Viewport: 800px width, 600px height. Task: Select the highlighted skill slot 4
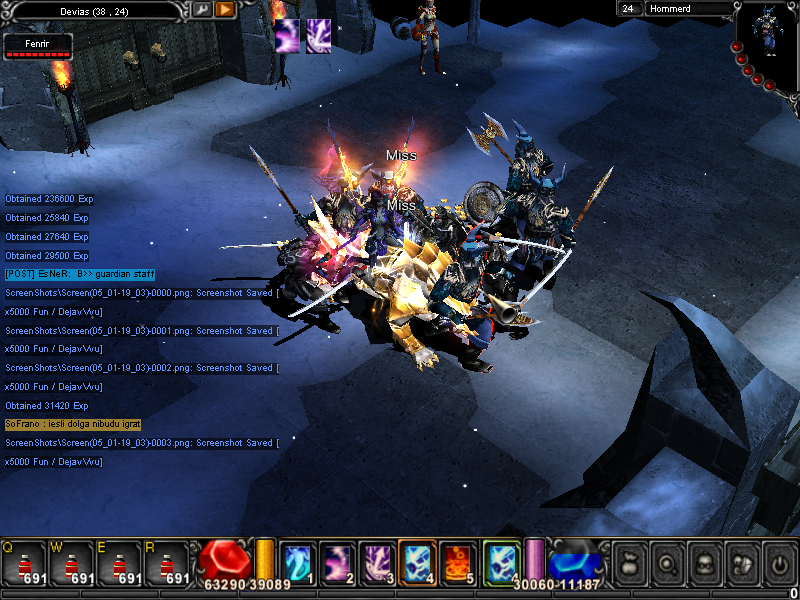(417, 562)
